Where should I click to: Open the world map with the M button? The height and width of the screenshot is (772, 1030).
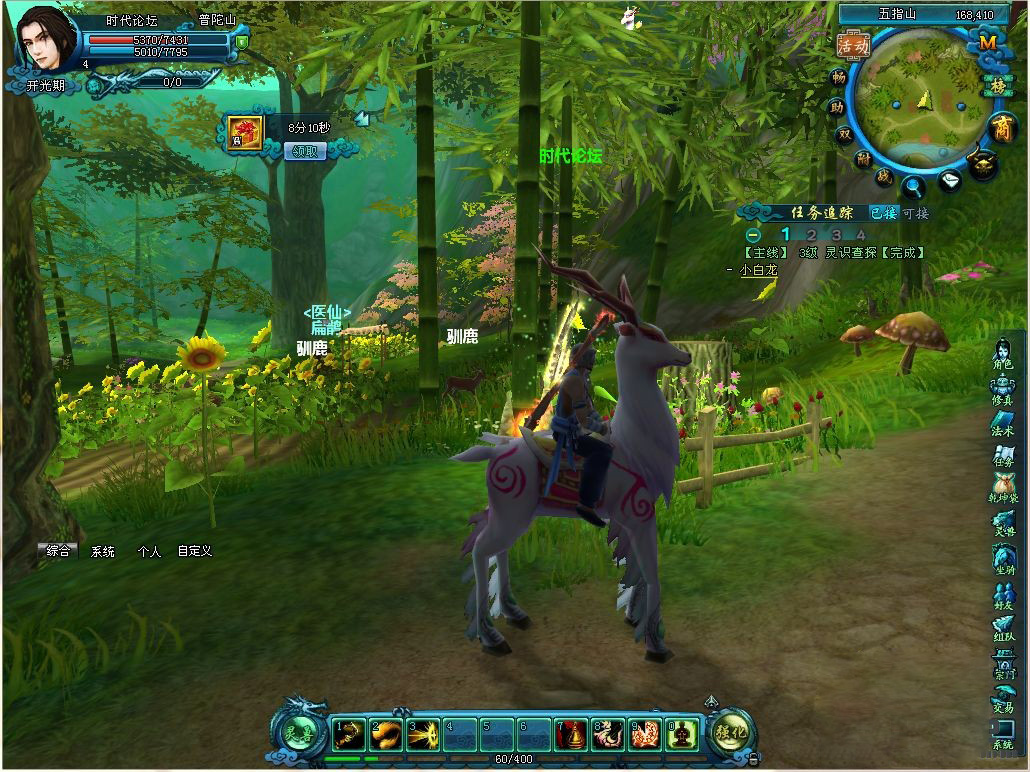[x=987, y=42]
